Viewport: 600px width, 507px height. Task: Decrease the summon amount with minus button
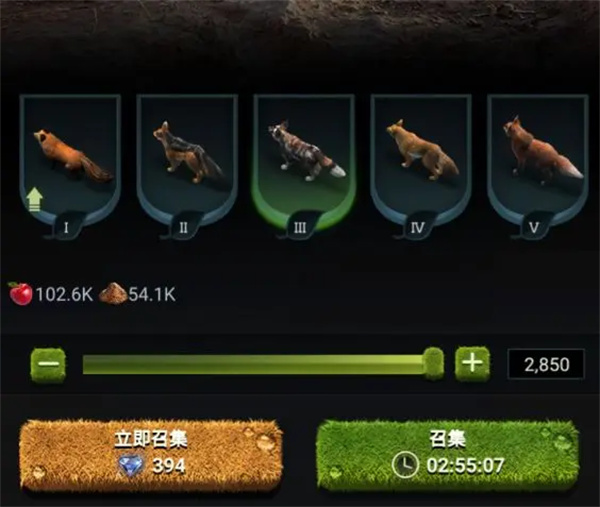[x=47, y=363]
